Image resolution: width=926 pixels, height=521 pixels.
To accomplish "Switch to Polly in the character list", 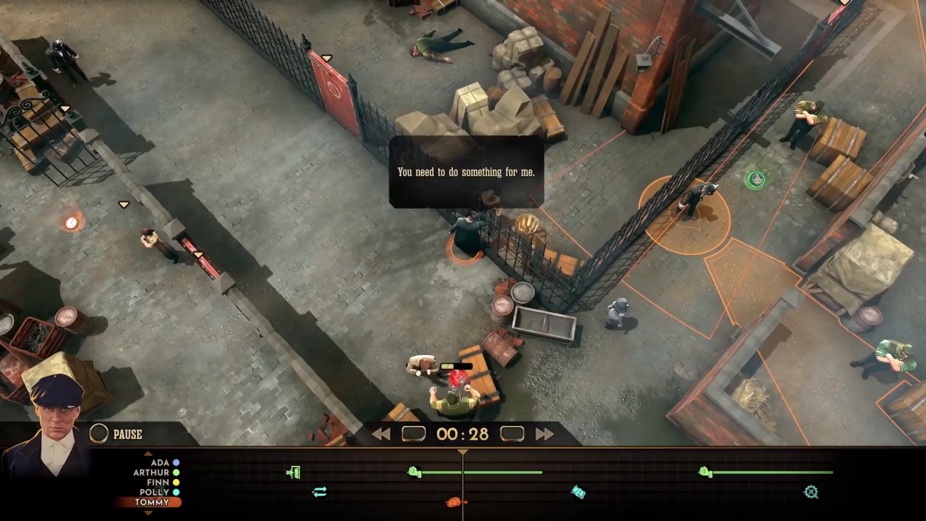I will tap(155, 492).
